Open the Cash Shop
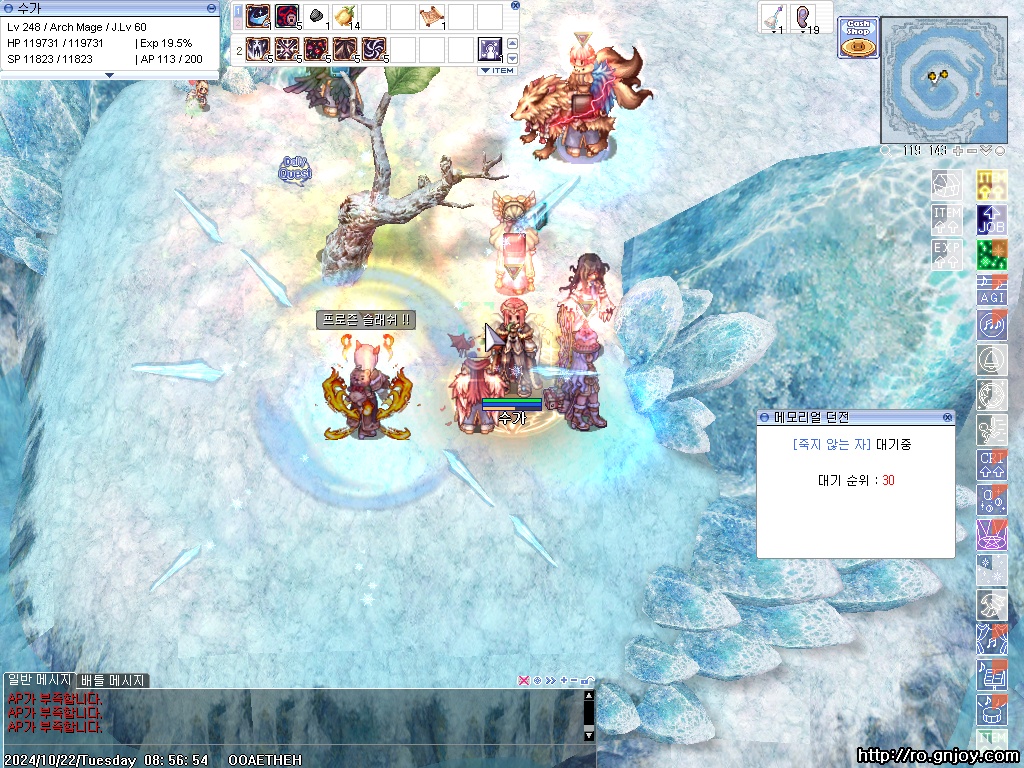Viewport: 1024px width, 768px height. pyautogui.click(x=858, y=38)
